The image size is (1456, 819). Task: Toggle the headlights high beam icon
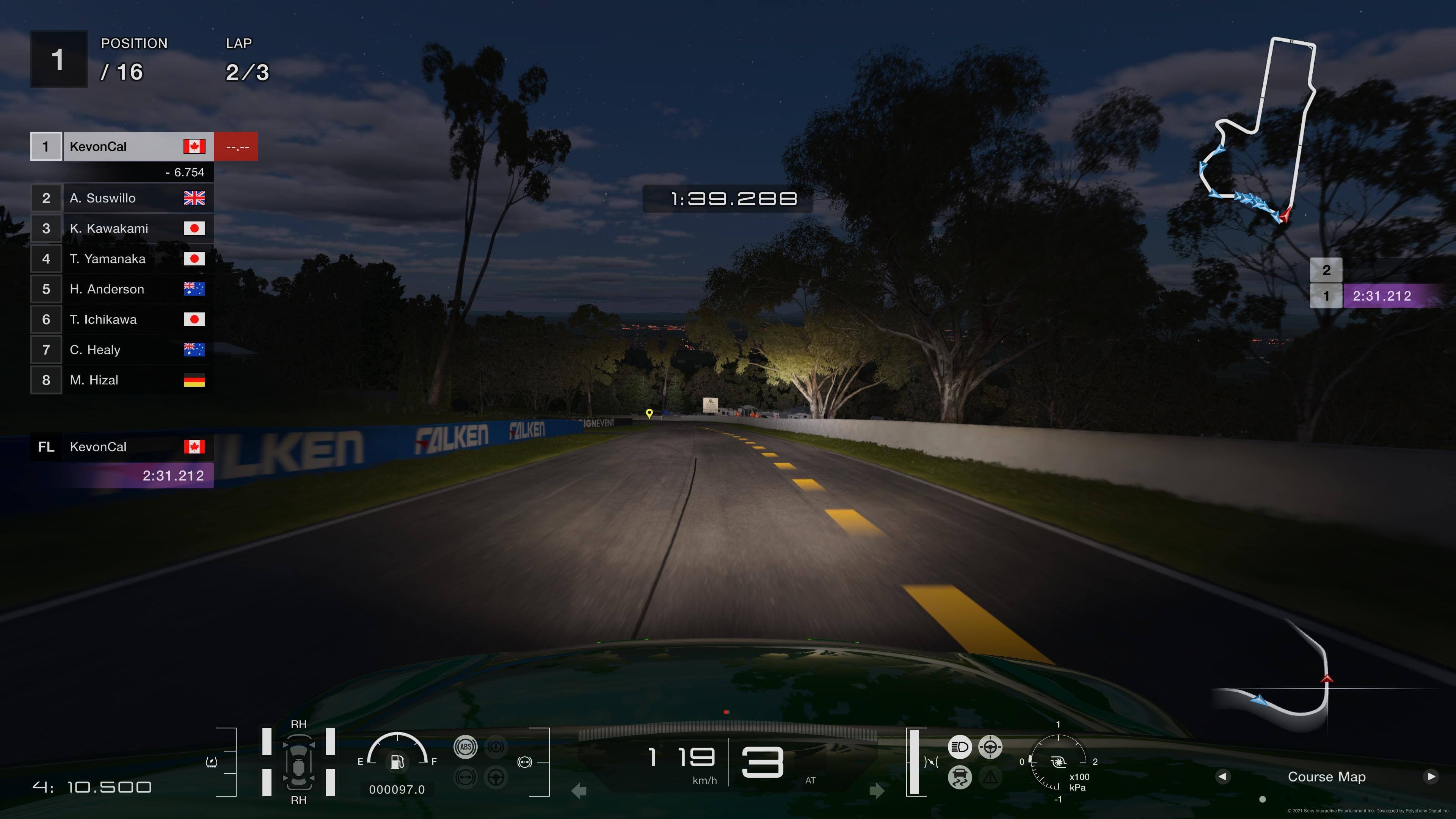959,747
